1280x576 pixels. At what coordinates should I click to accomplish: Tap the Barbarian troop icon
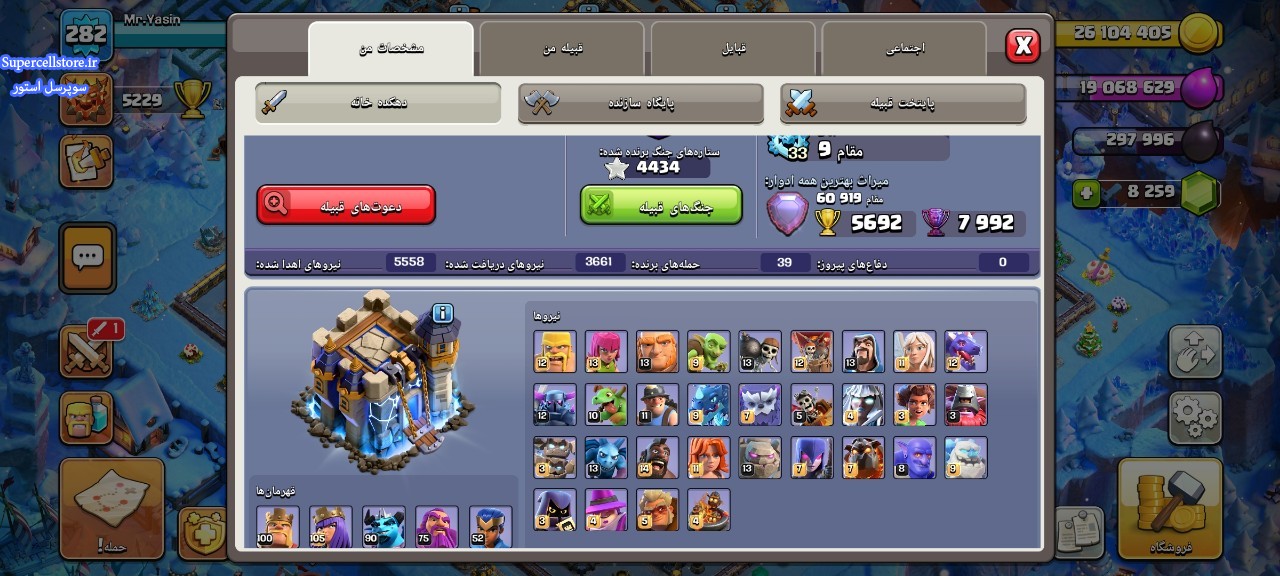point(555,352)
